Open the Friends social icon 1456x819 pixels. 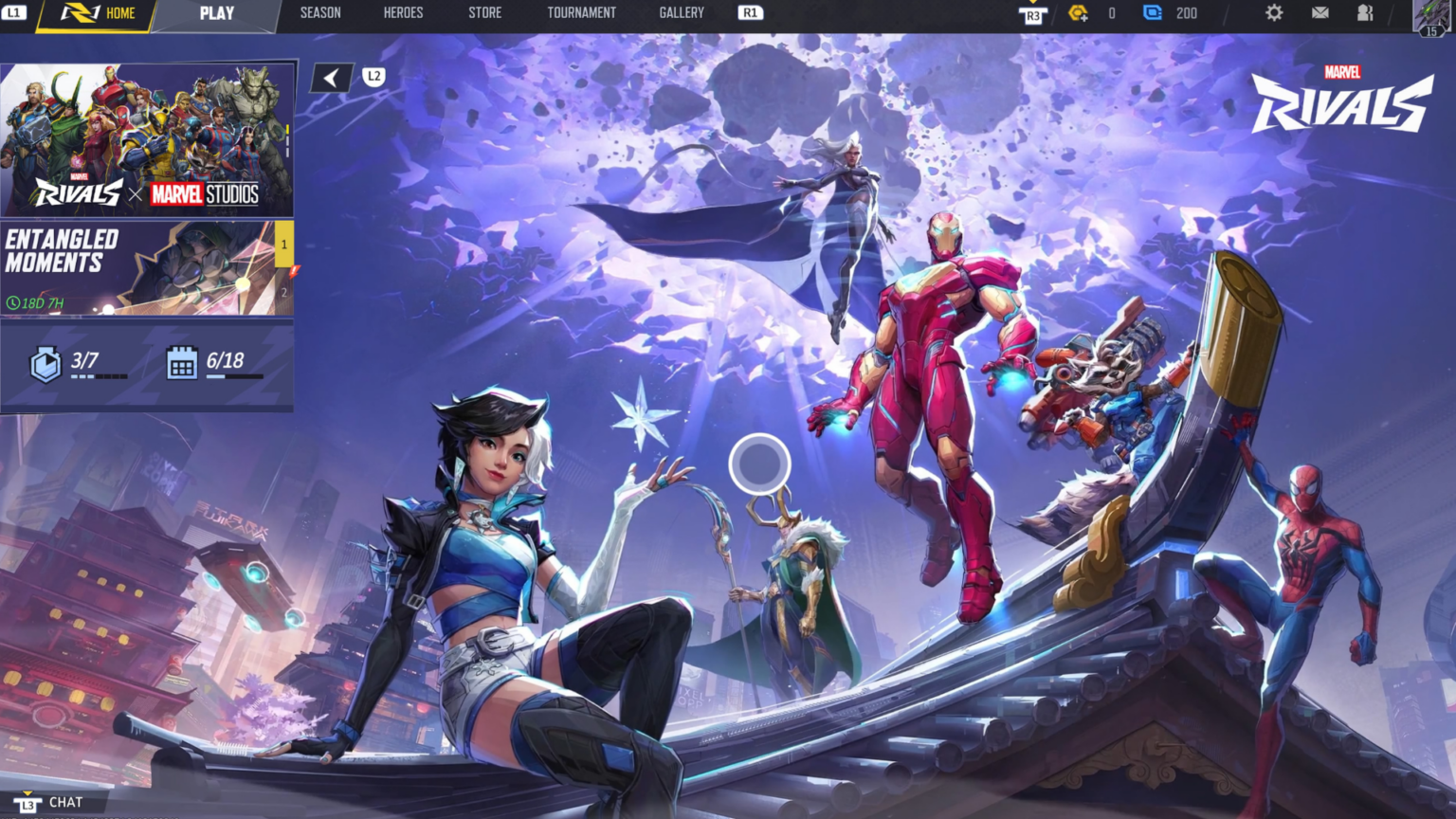pyautogui.click(x=1367, y=13)
